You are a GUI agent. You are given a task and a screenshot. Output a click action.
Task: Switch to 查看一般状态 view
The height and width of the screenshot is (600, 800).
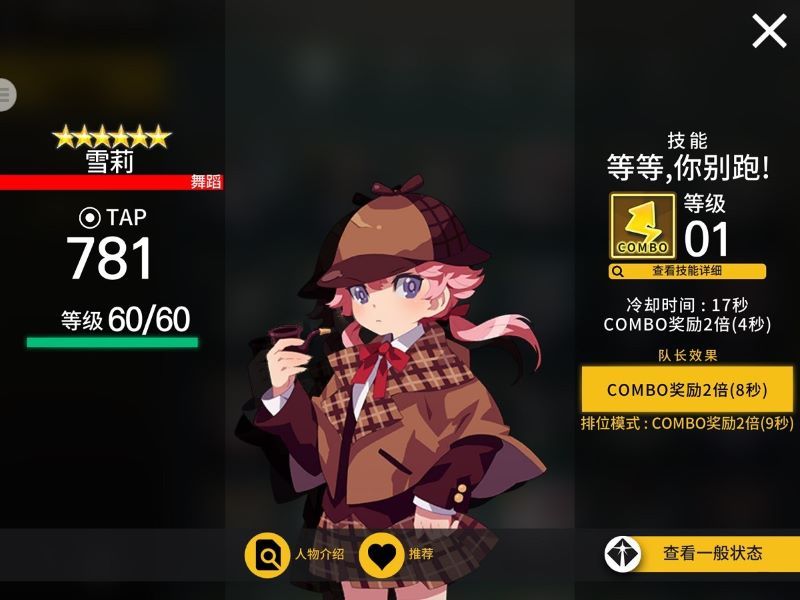click(x=700, y=553)
